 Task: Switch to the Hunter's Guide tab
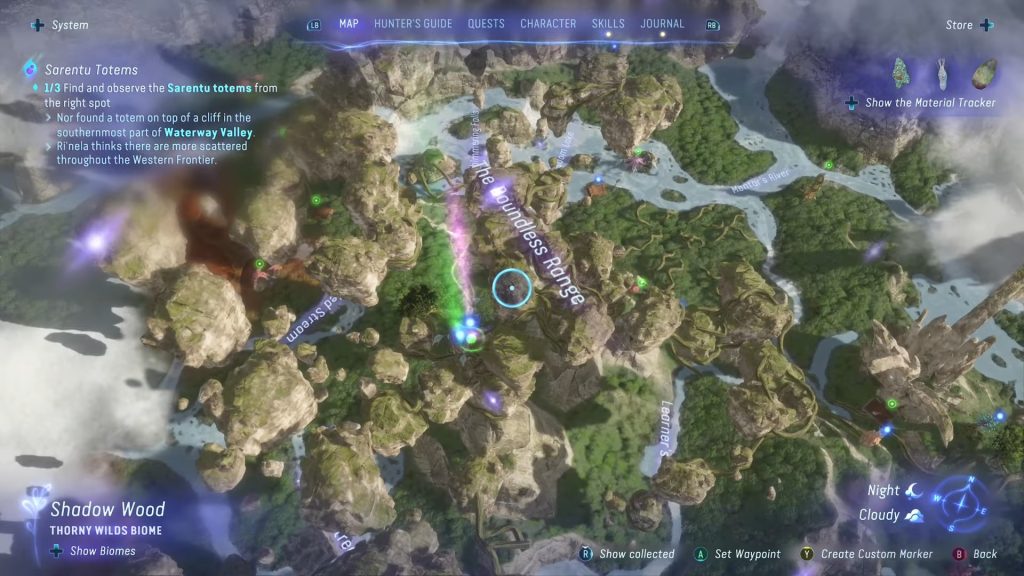click(413, 24)
